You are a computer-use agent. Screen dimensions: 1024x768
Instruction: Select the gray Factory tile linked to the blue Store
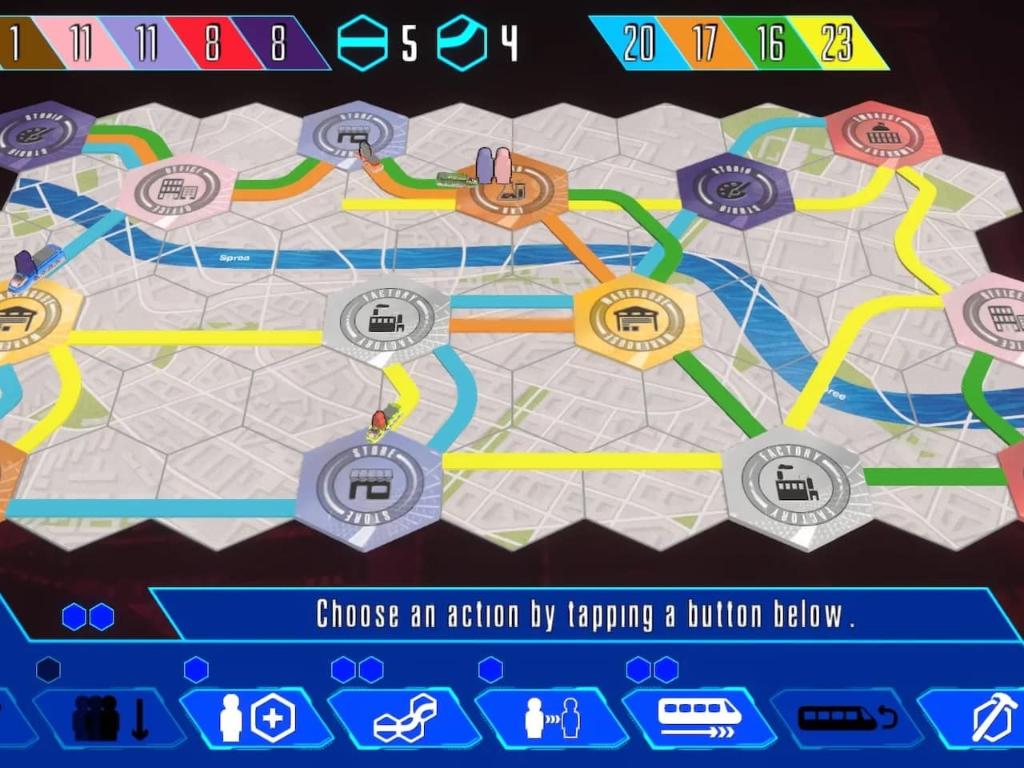386,321
